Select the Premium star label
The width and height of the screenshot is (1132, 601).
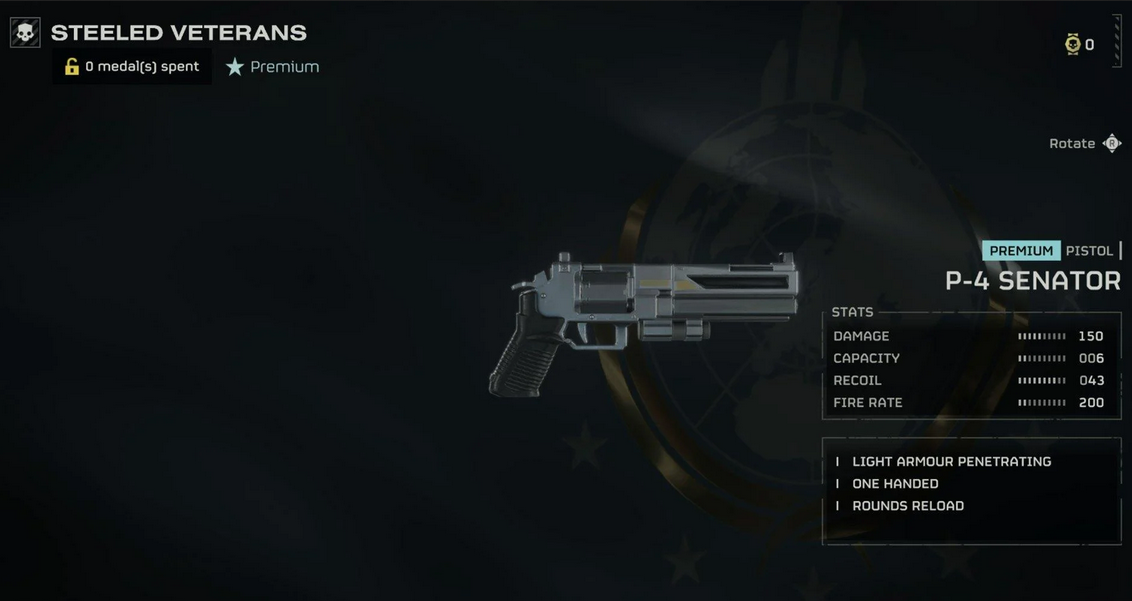click(x=272, y=67)
